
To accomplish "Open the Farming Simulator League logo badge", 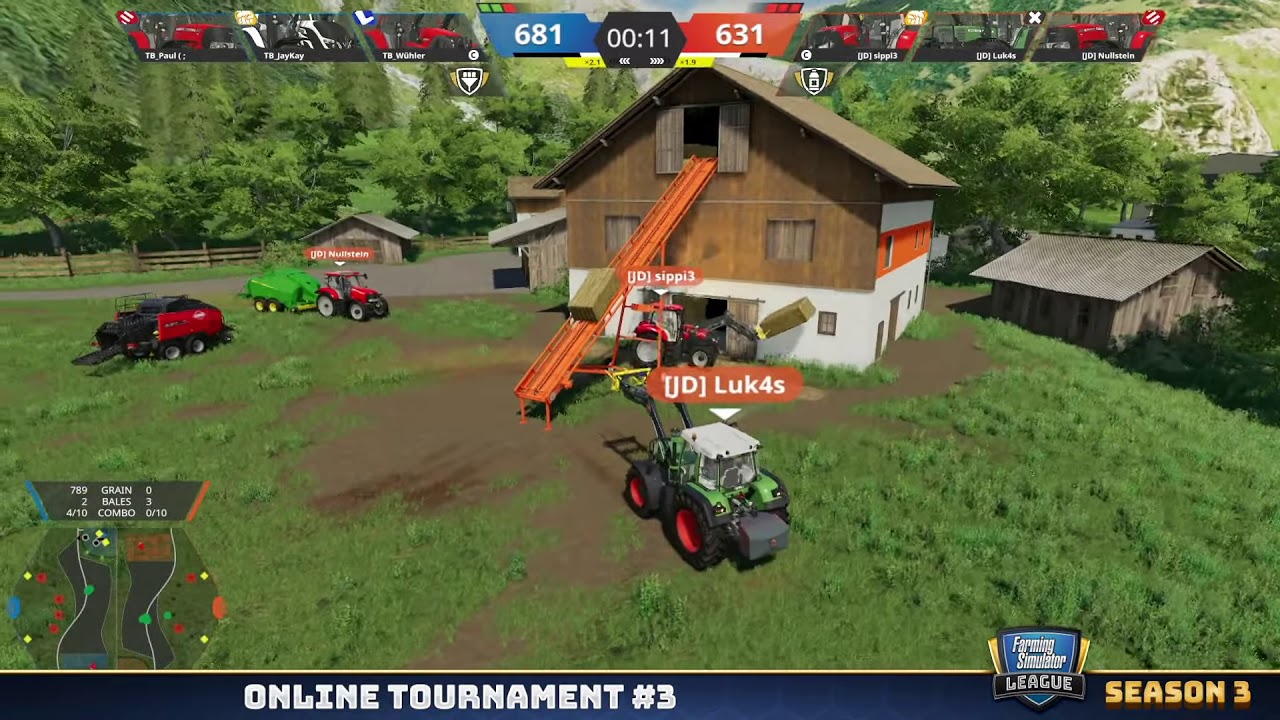I will coord(1038,663).
